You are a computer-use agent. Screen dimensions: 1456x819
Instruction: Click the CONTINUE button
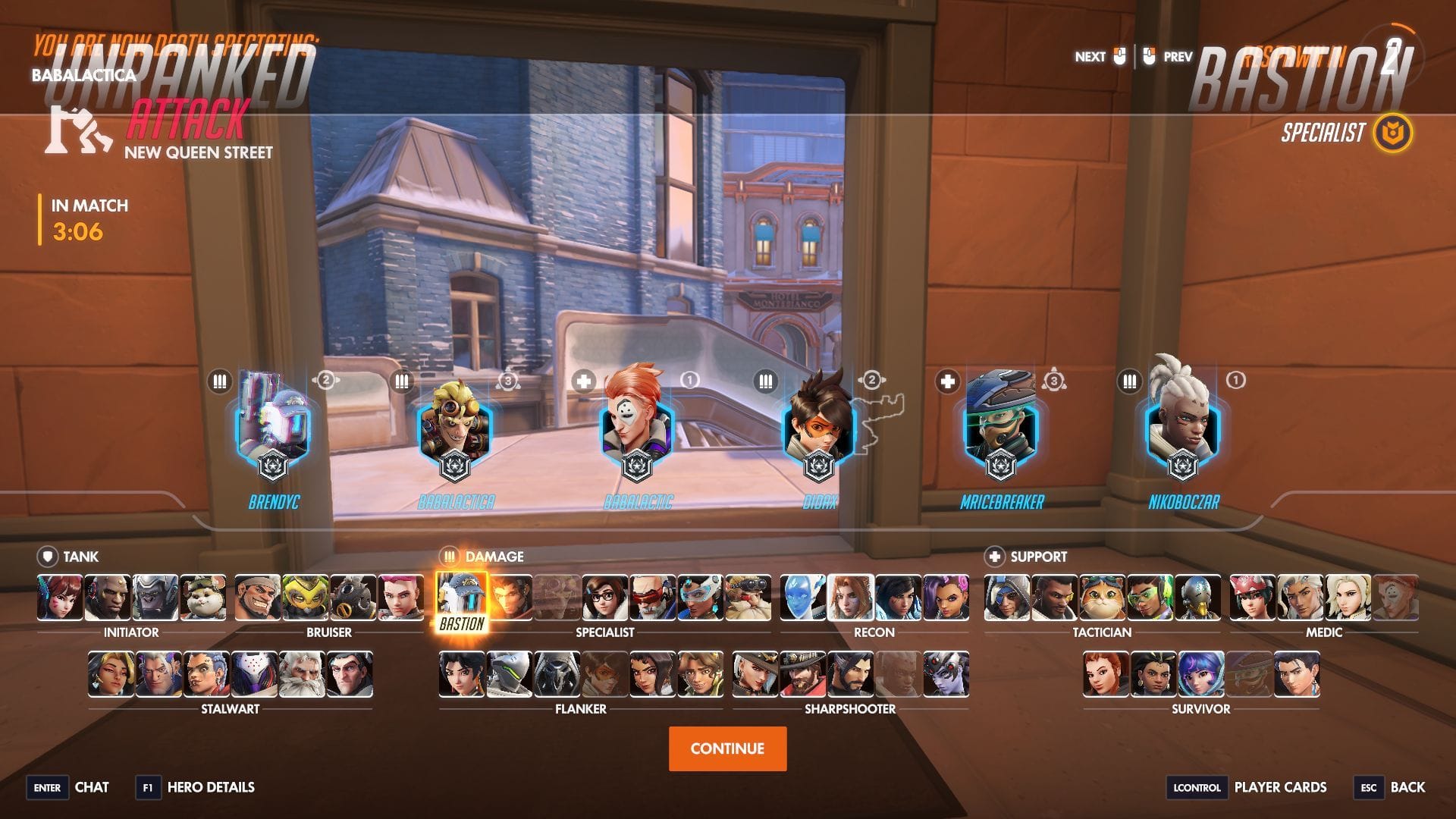click(x=727, y=748)
